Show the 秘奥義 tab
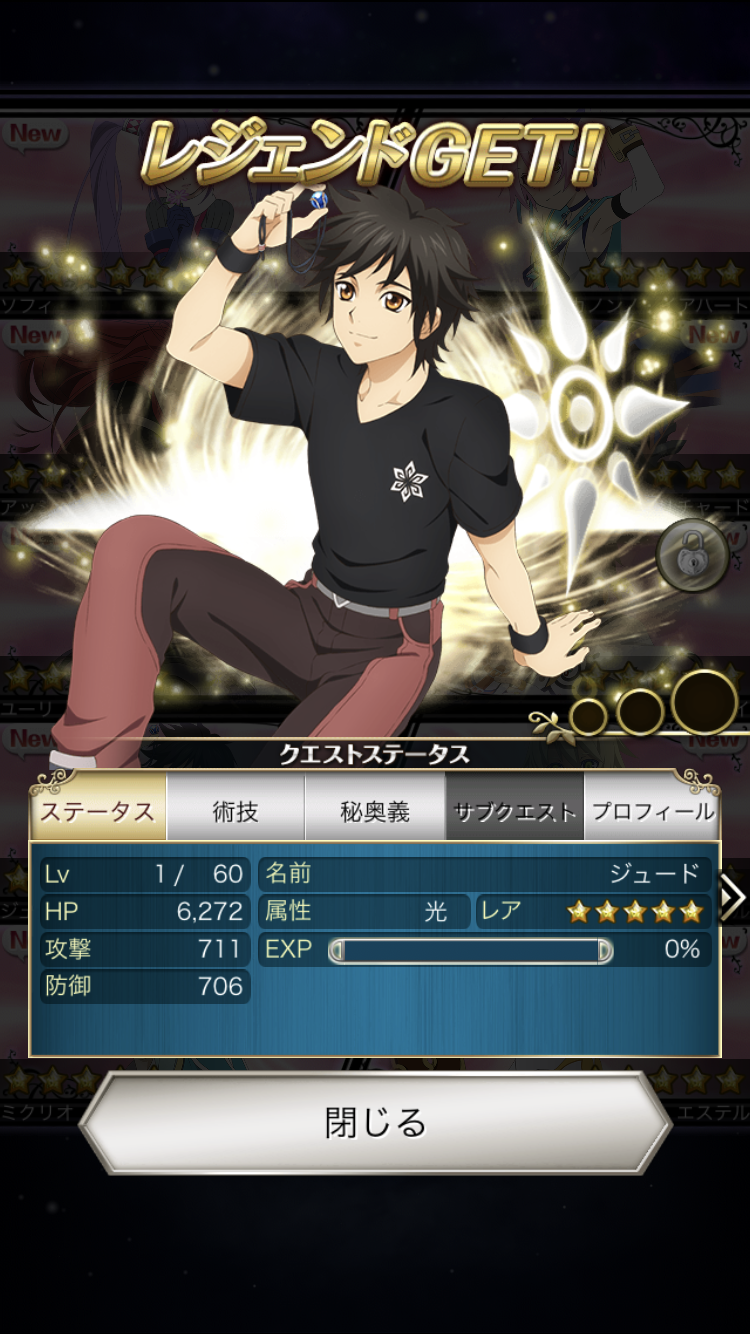This screenshot has width=750, height=1334. pyautogui.click(x=375, y=810)
